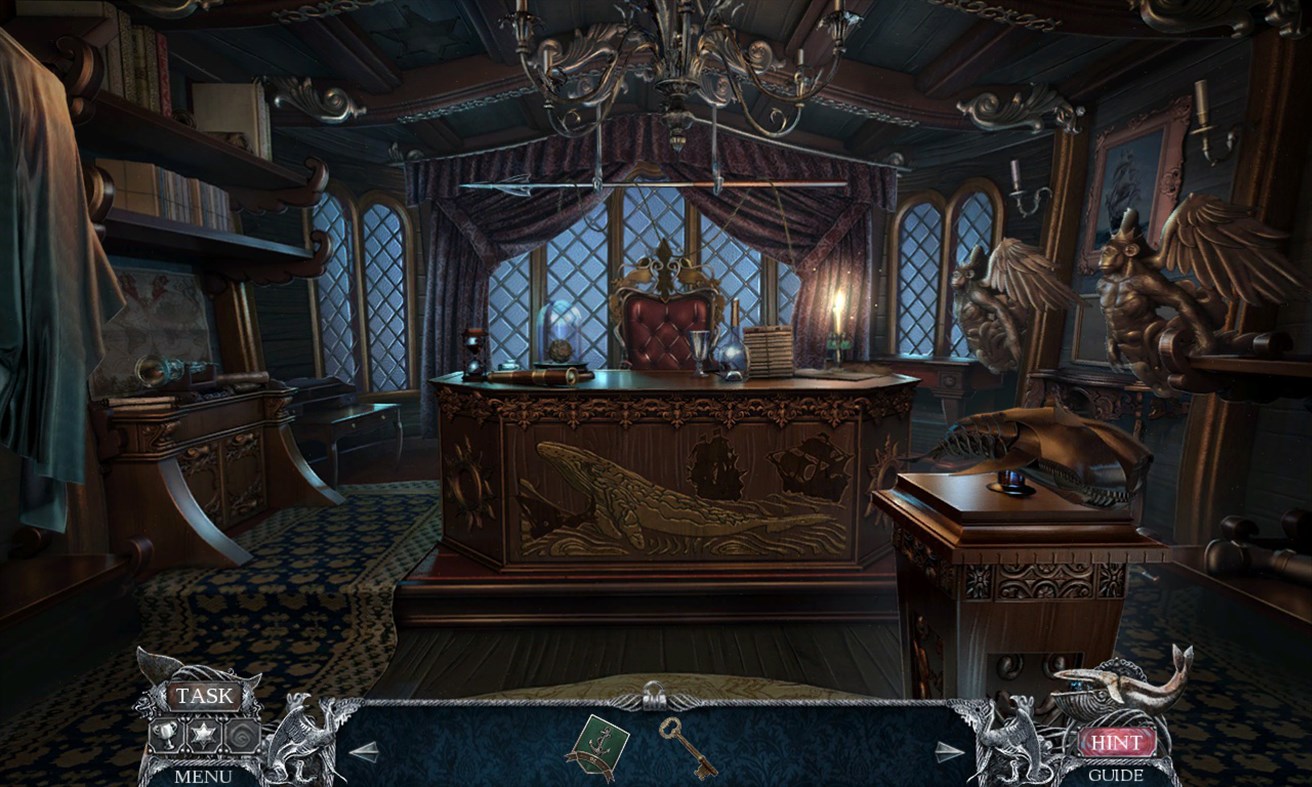Open the TASK journal
This screenshot has height=787, width=1312.
(204, 694)
